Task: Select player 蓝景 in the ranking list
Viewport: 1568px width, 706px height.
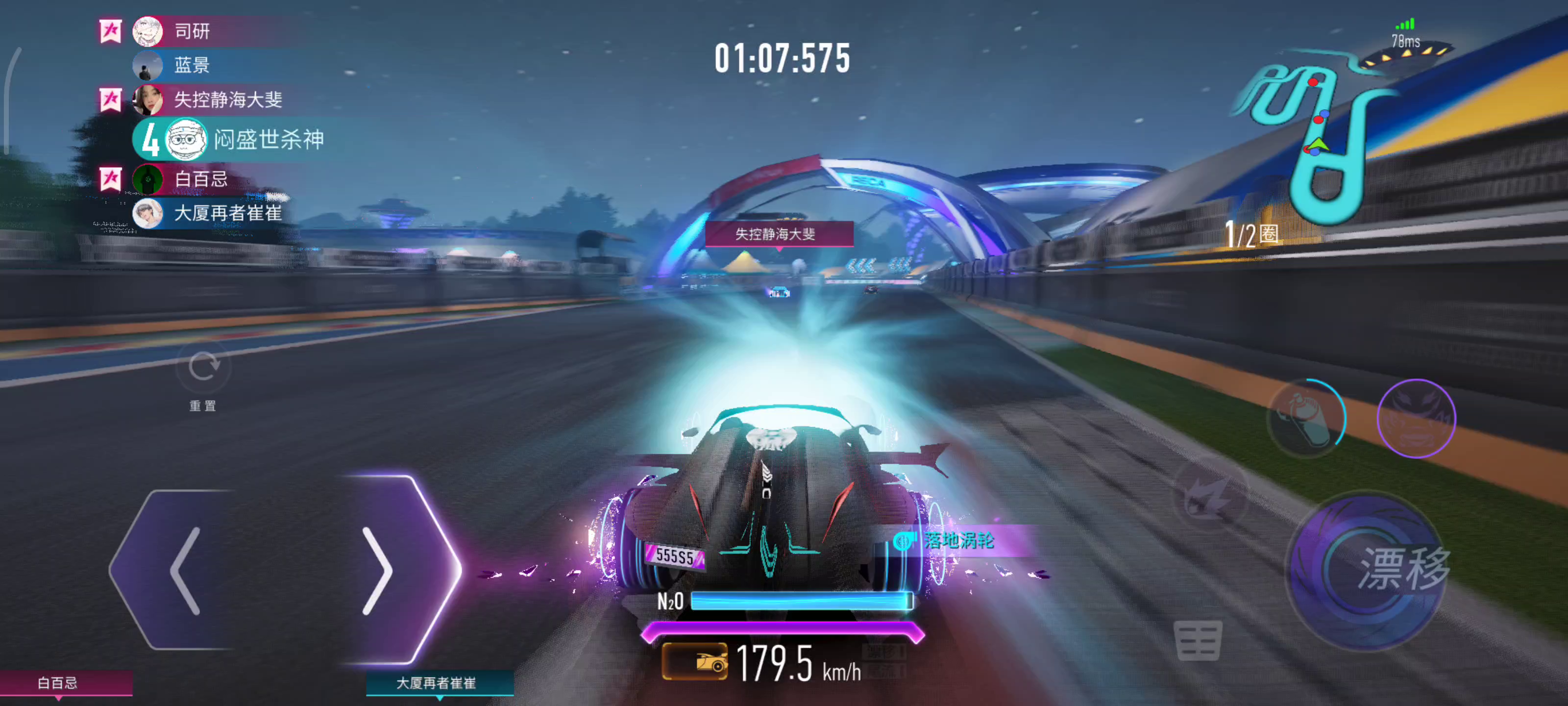Action: (192, 65)
